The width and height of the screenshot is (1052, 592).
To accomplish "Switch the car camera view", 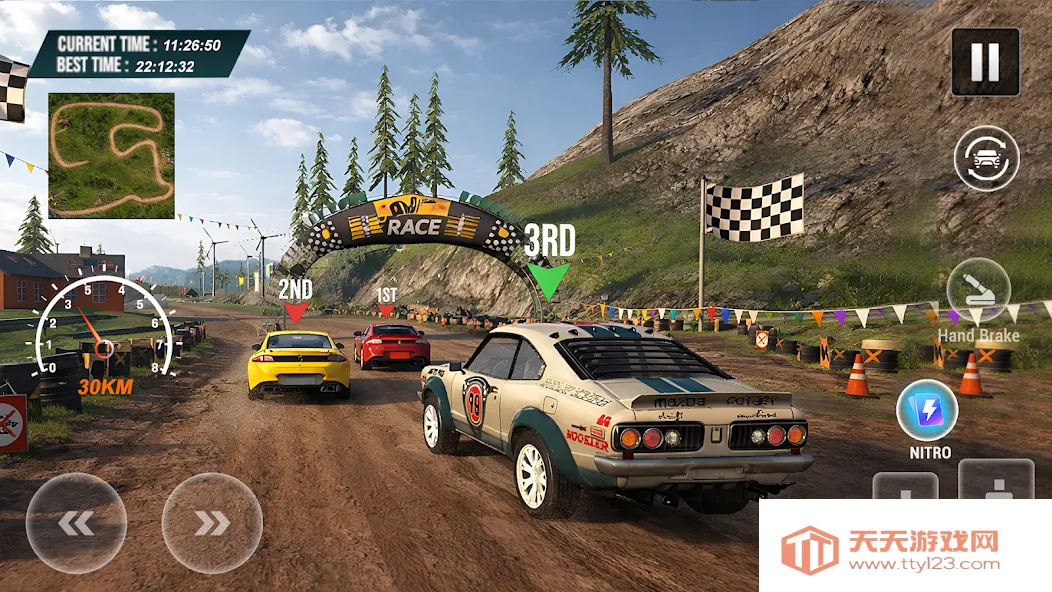I will [x=986, y=158].
